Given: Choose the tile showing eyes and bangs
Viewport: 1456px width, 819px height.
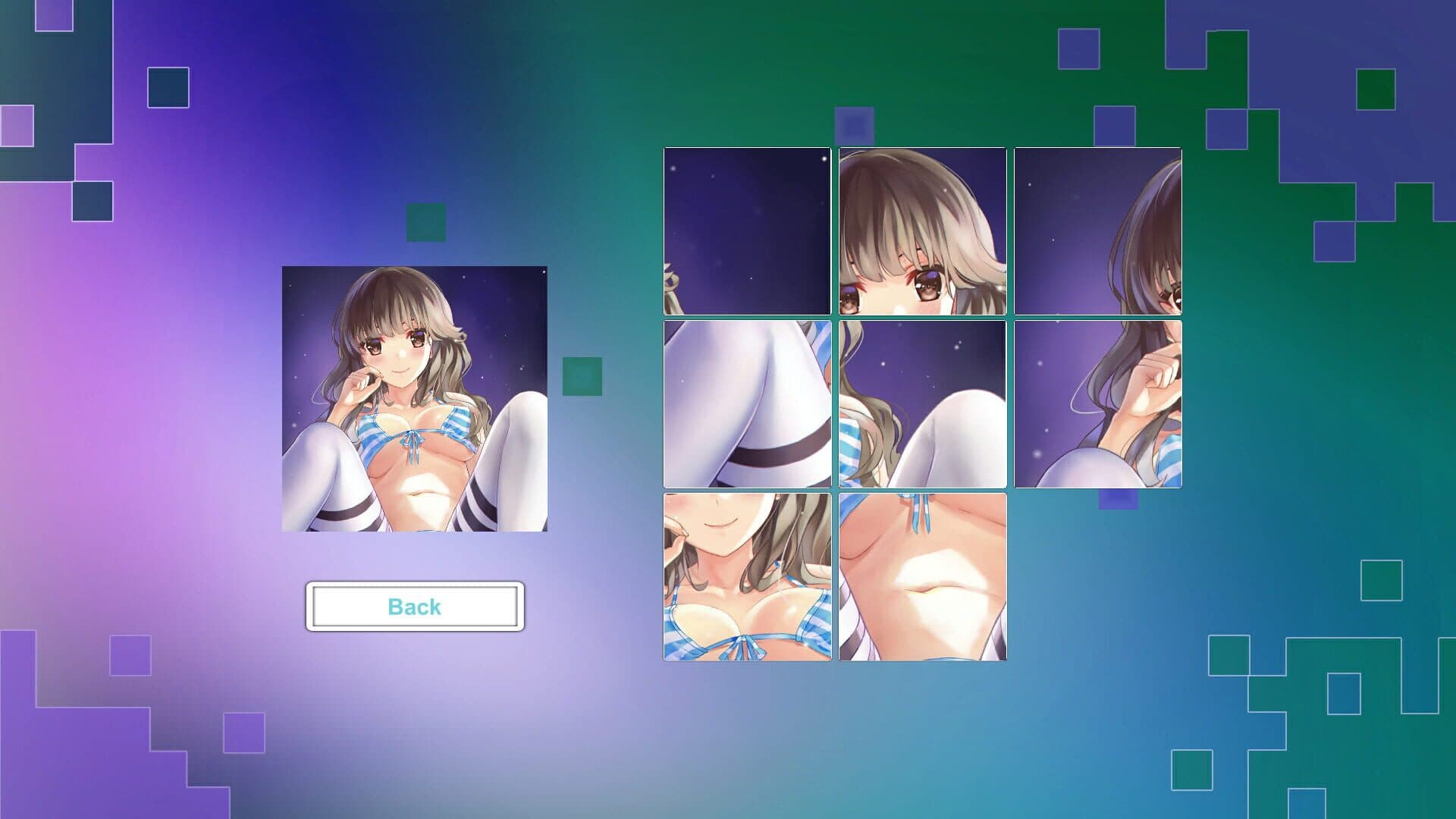Looking at the screenshot, I should (922, 231).
